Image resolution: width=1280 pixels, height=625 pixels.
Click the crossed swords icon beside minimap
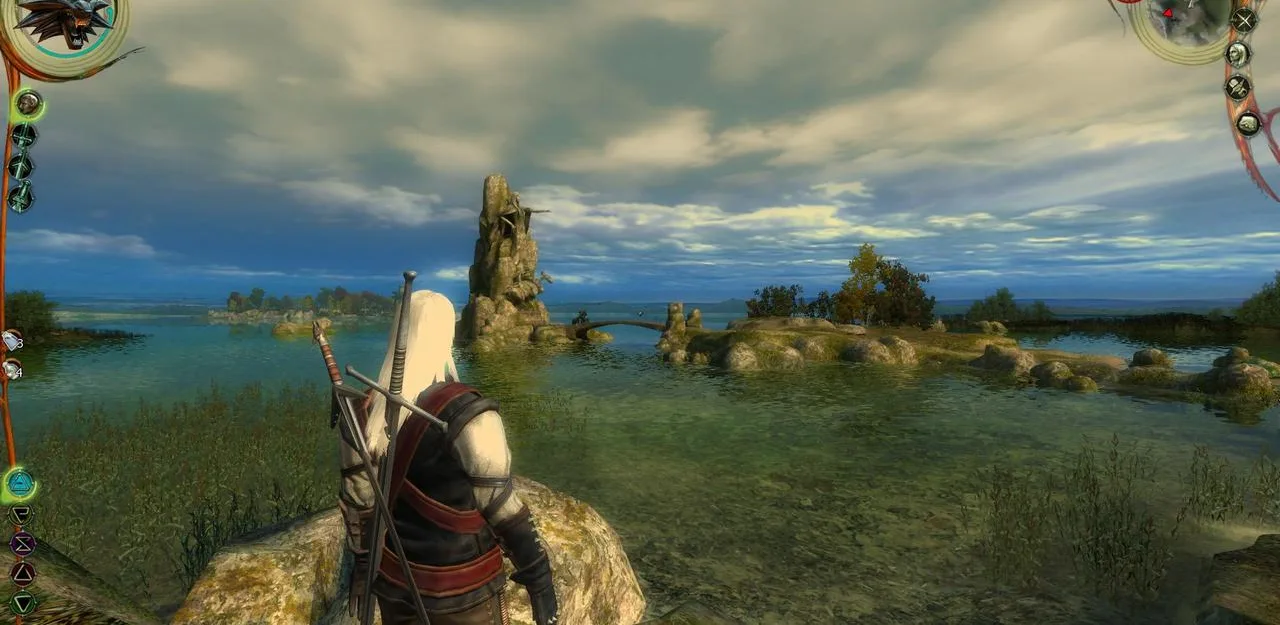point(1244,20)
